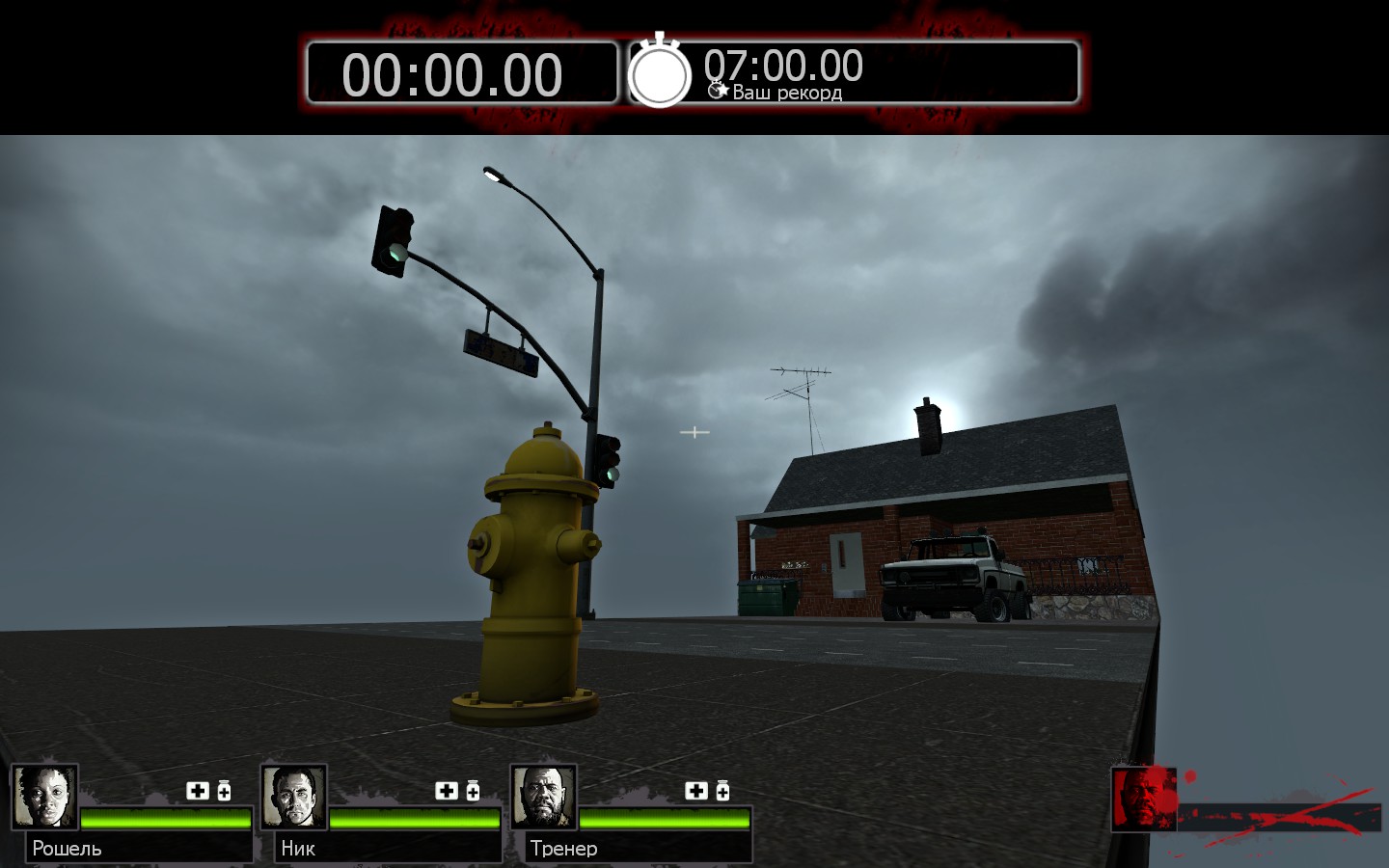The height and width of the screenshot is (868, 1389).
Task: Click Rochelle's first aid kit icon
Action: pos(198,791)
